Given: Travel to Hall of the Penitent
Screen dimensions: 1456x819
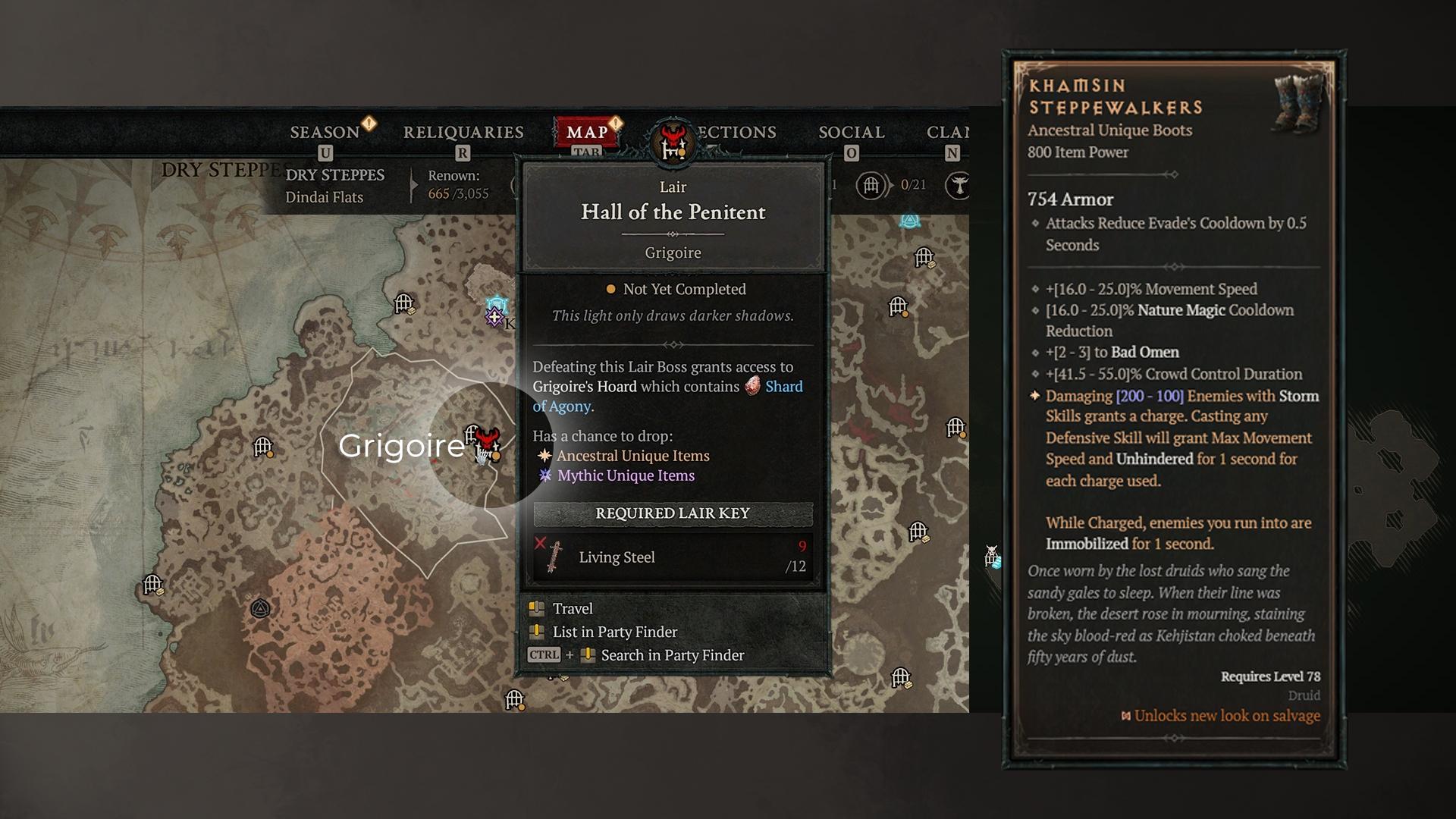Looking at the screenshot, I should coord(573,609).
